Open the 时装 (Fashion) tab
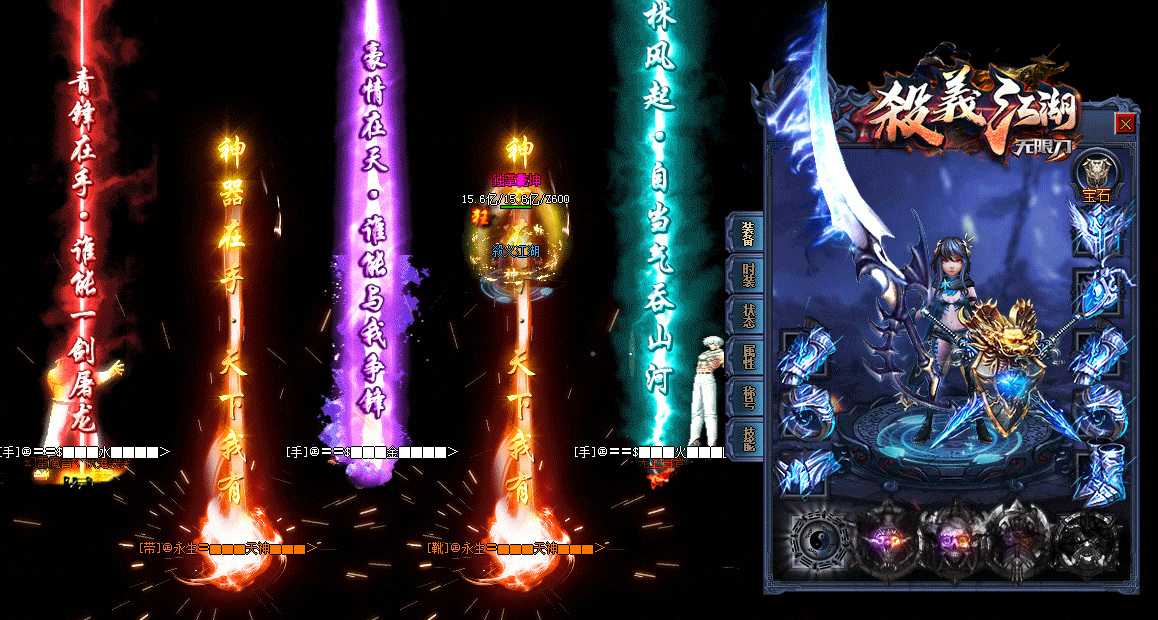The width and height of the screenshot is (1158, 620). tap(748, 276)
